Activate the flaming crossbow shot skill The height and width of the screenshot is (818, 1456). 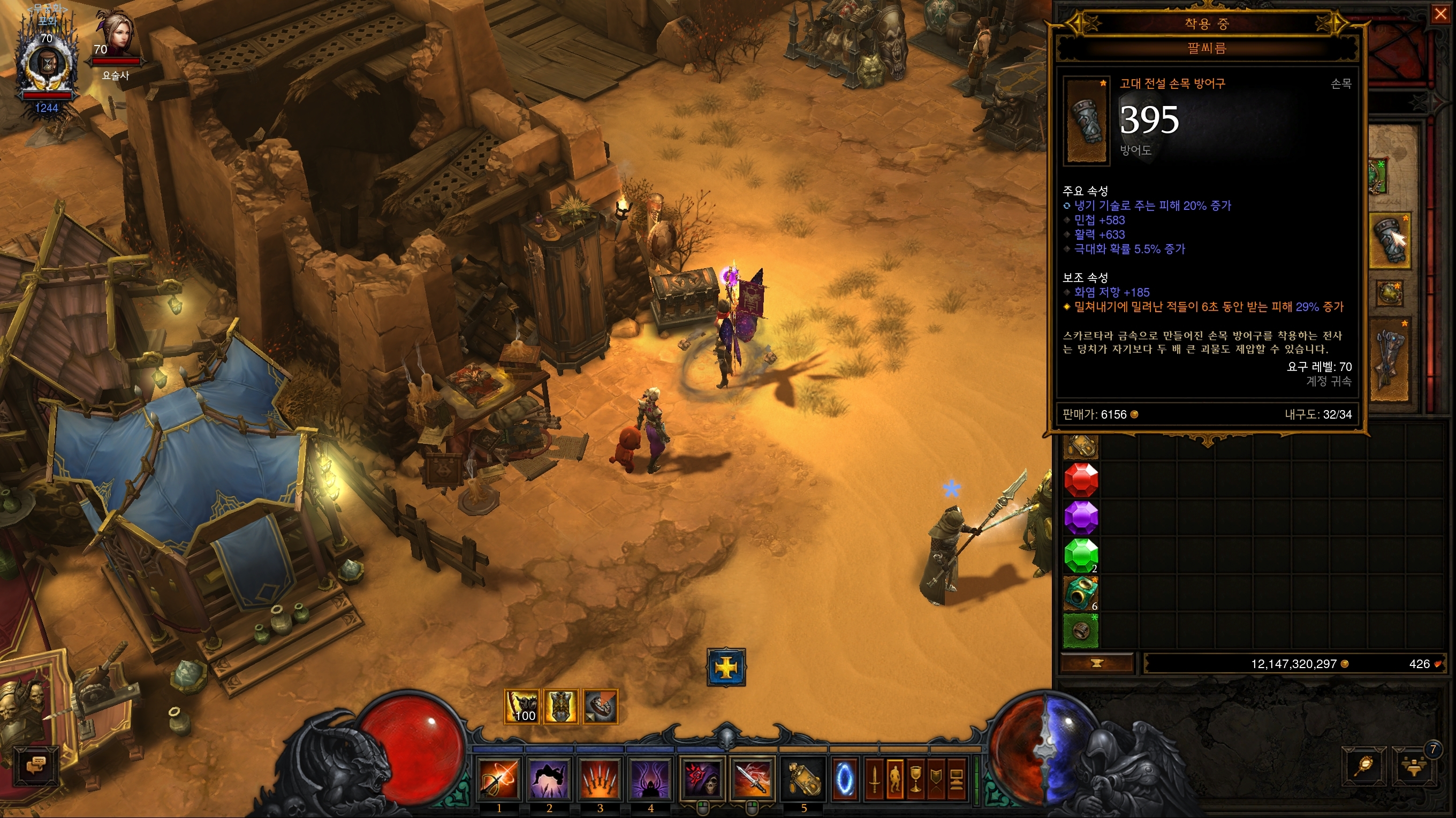point(499,779)
